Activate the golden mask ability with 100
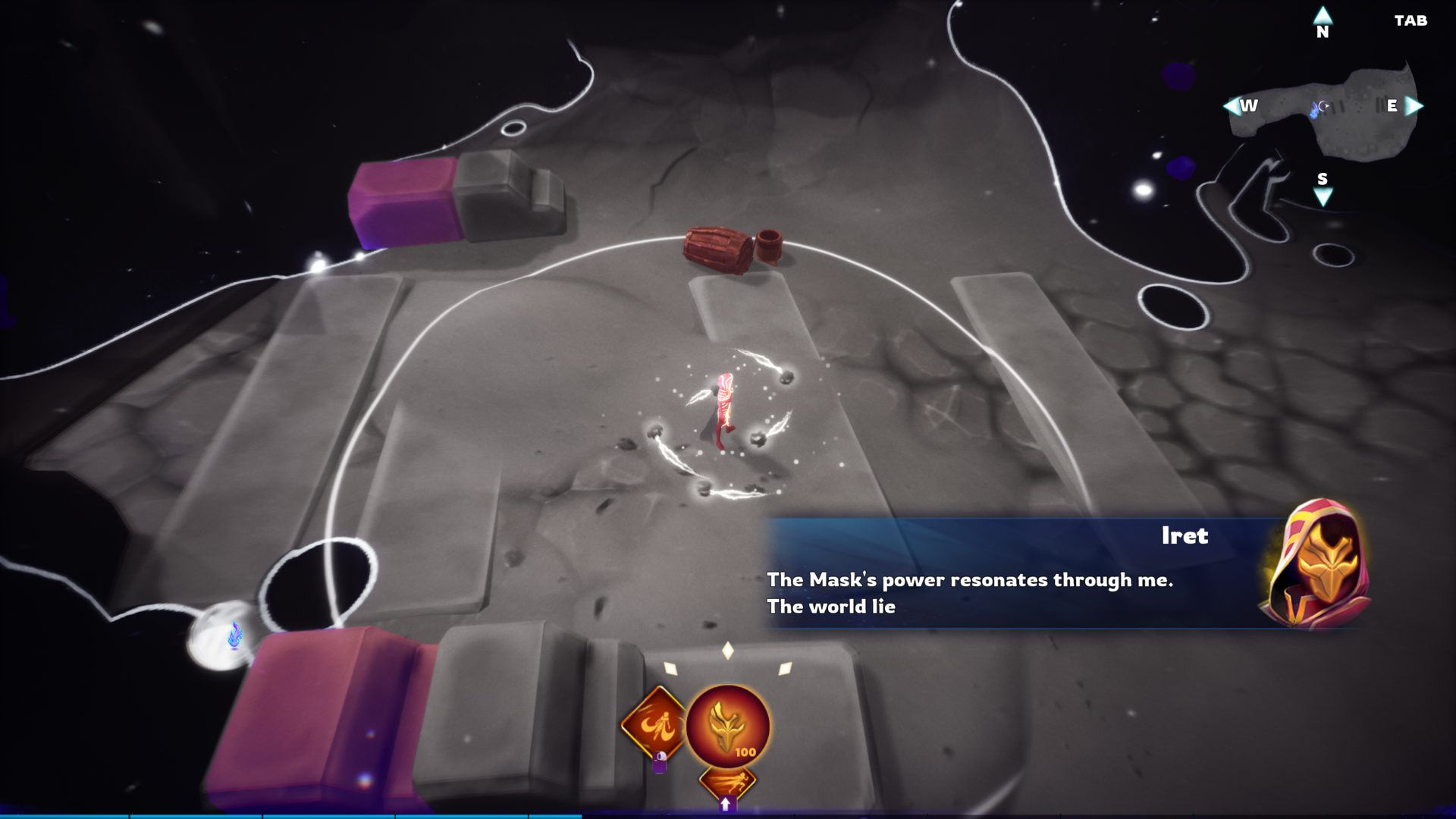Viewport: 1456px width, 819px height. click(727, 726)
